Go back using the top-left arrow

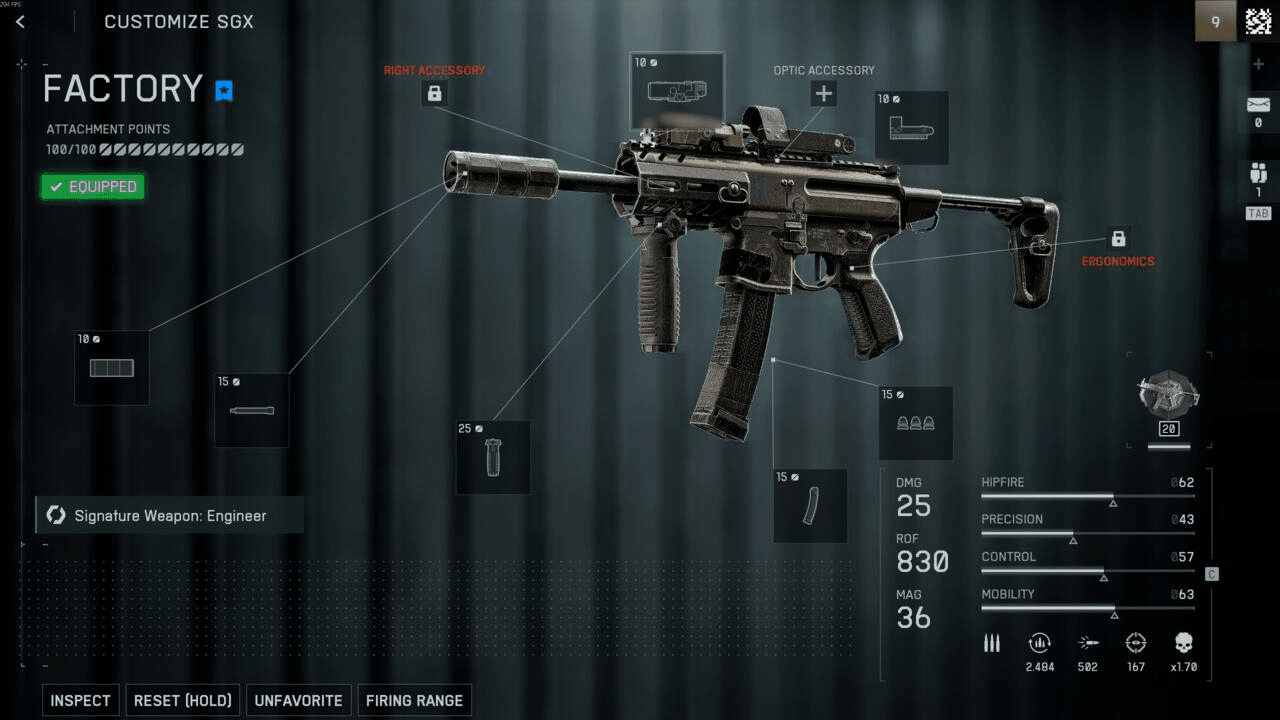pos(20,22)
